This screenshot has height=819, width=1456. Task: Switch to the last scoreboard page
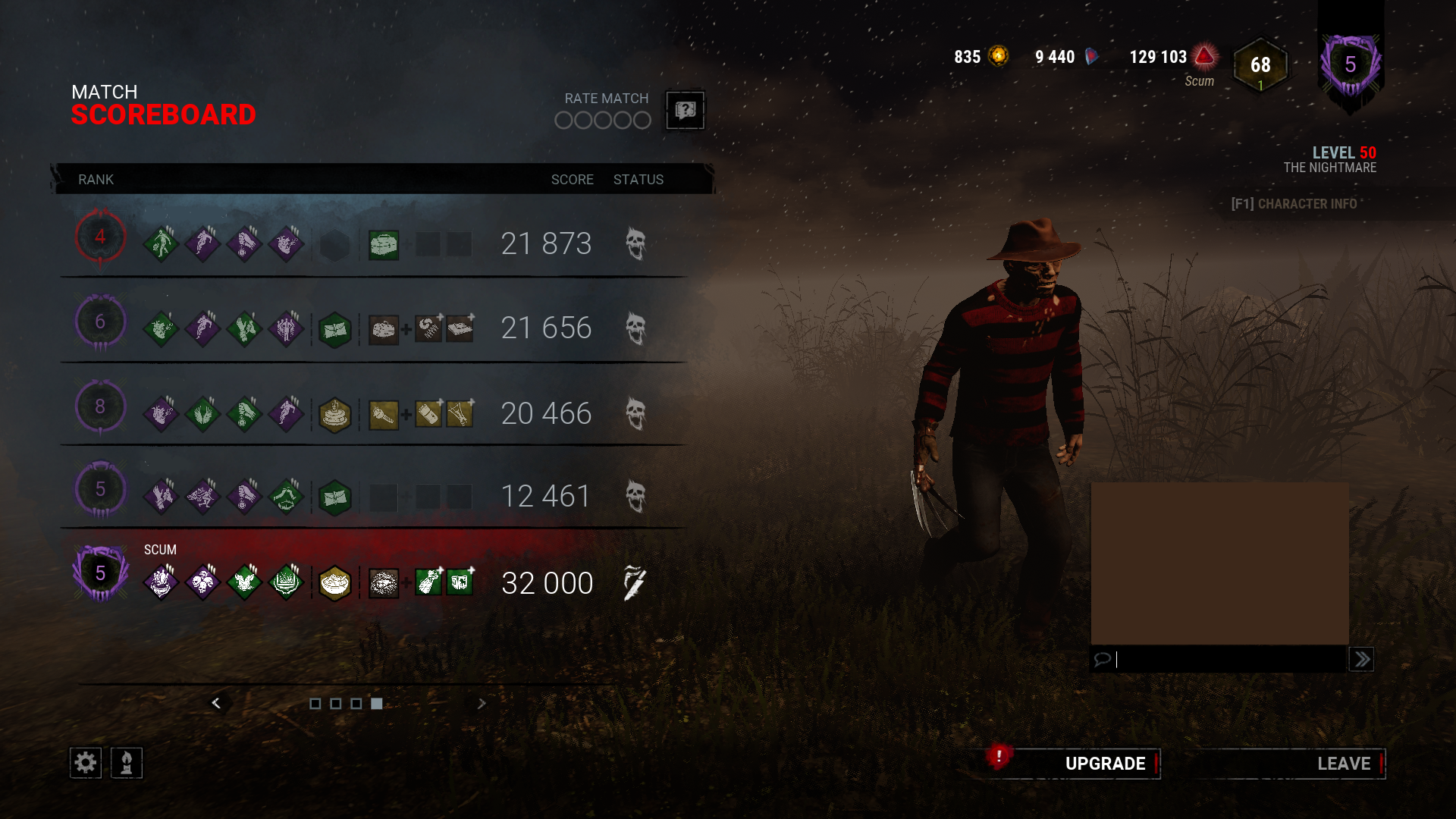coord(376,704)
